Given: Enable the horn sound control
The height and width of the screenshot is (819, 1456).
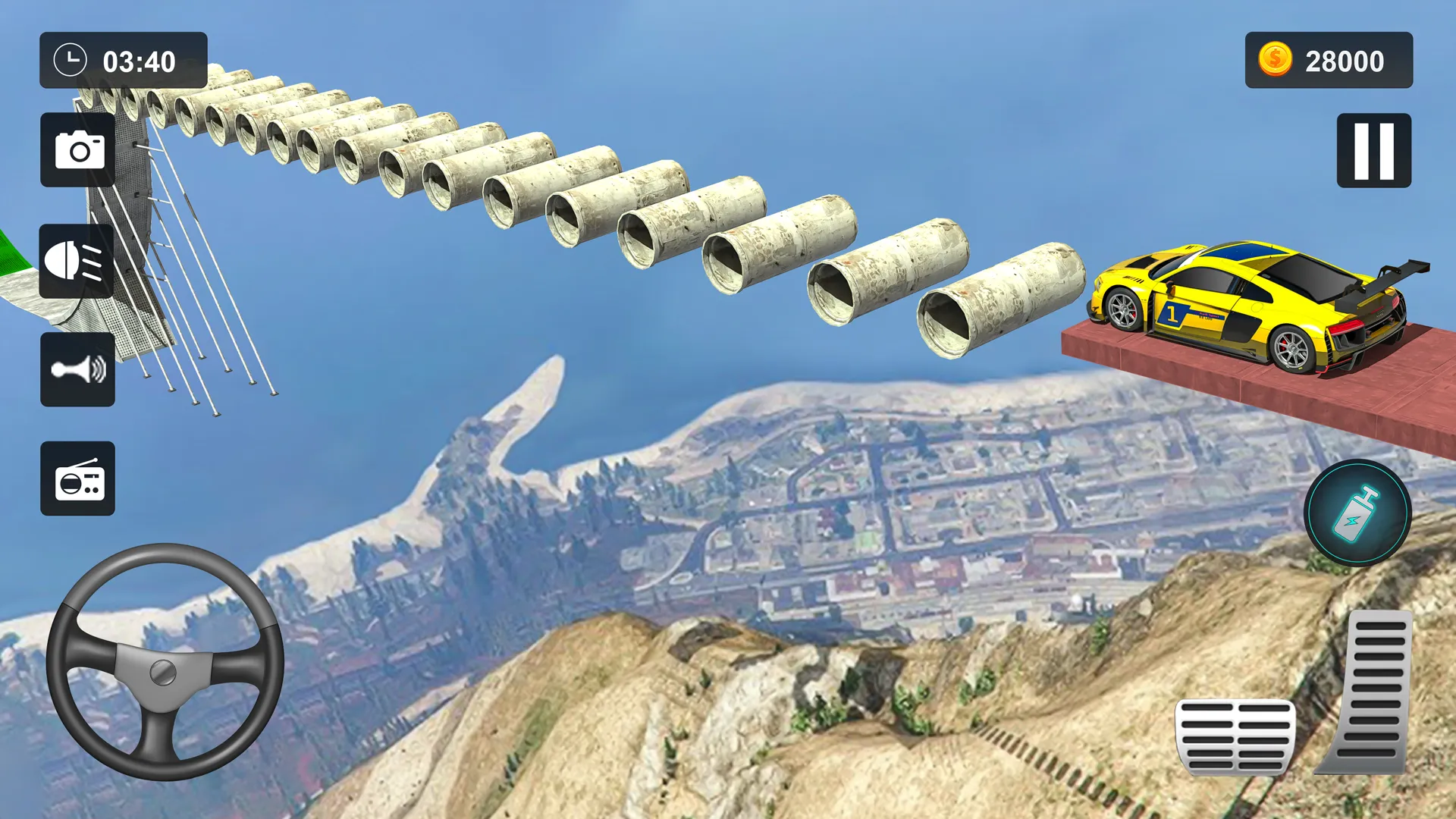Looking at the screenshot, I should (x=78, y=371).
